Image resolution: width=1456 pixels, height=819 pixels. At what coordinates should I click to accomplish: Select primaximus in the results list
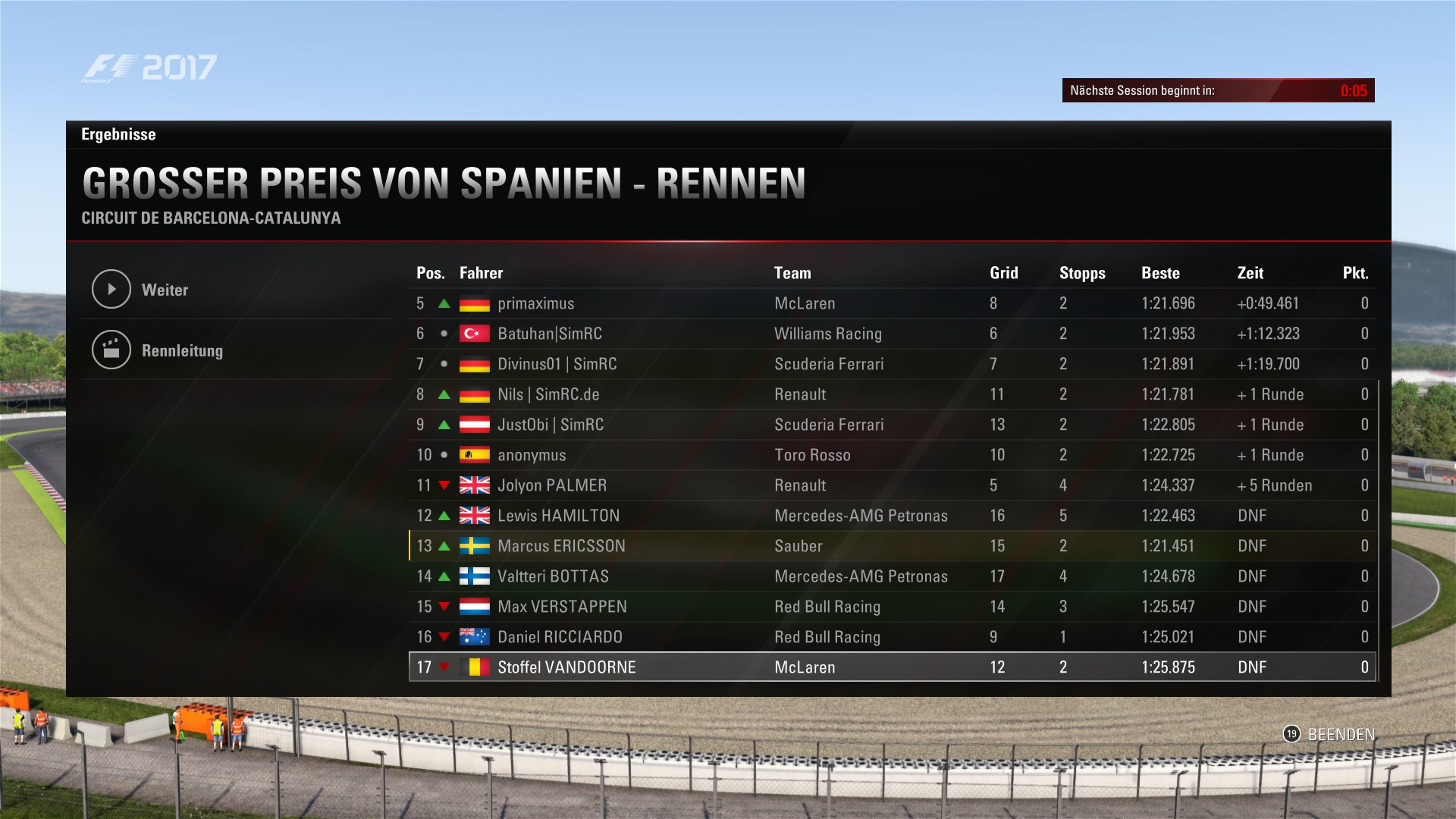pyautogui.click(x=535, y=303)
